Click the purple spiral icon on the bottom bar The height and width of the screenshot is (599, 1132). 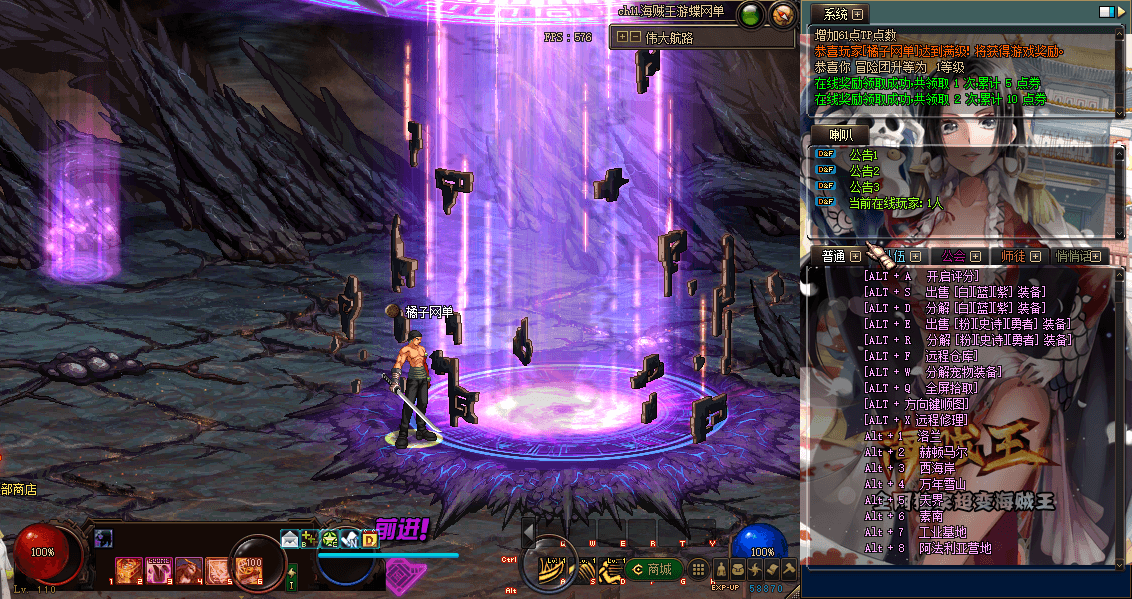pos(402,573)
